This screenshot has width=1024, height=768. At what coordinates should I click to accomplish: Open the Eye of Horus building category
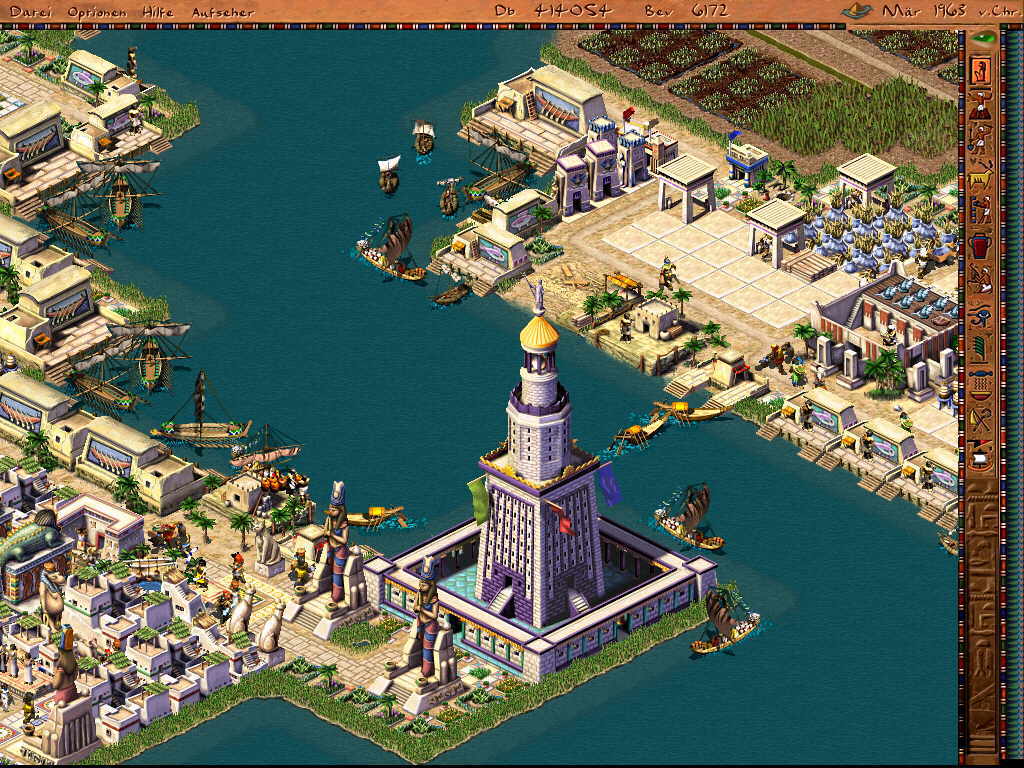point(980,313)
